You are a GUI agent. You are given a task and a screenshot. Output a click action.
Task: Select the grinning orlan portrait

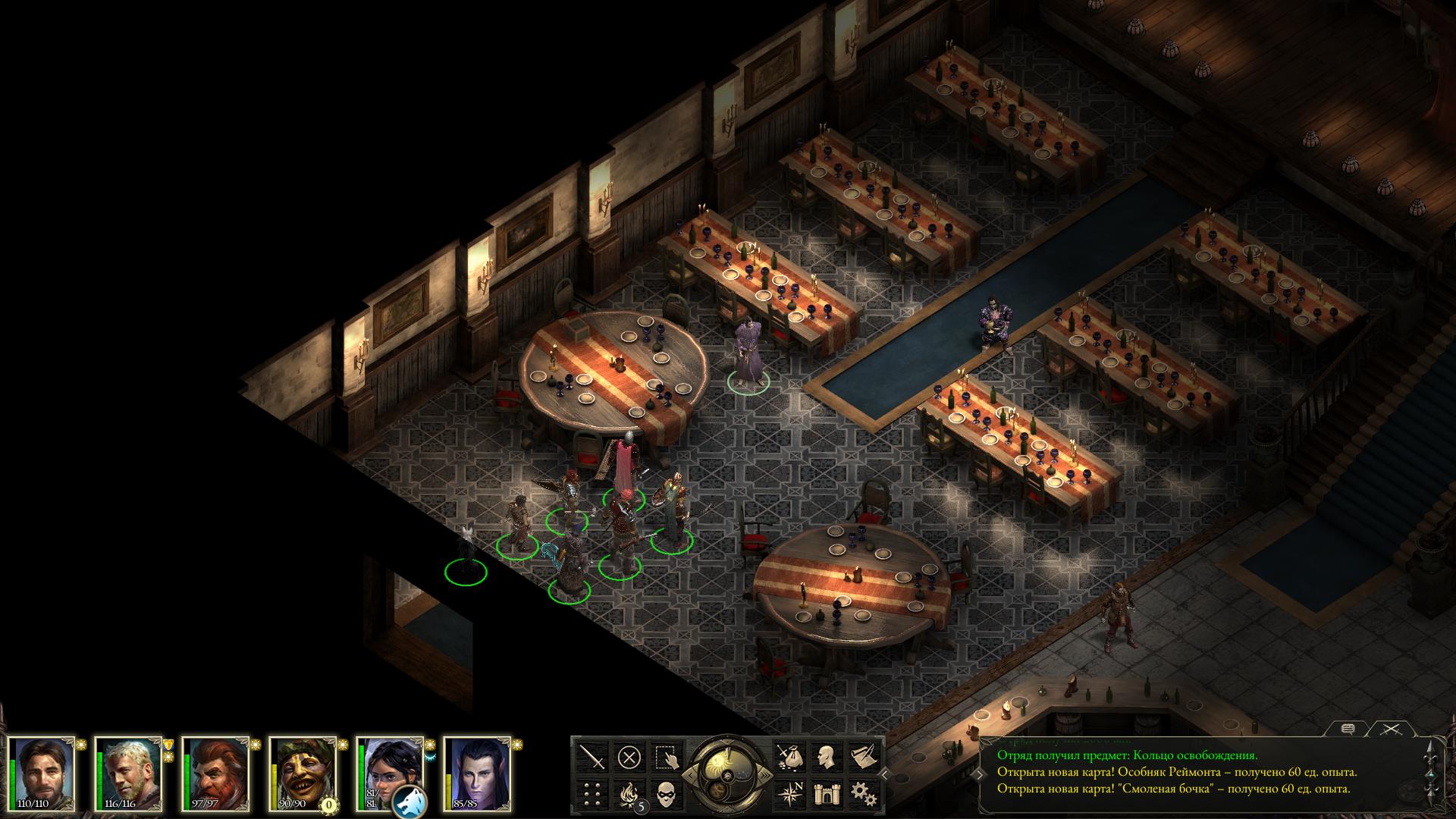305,771
